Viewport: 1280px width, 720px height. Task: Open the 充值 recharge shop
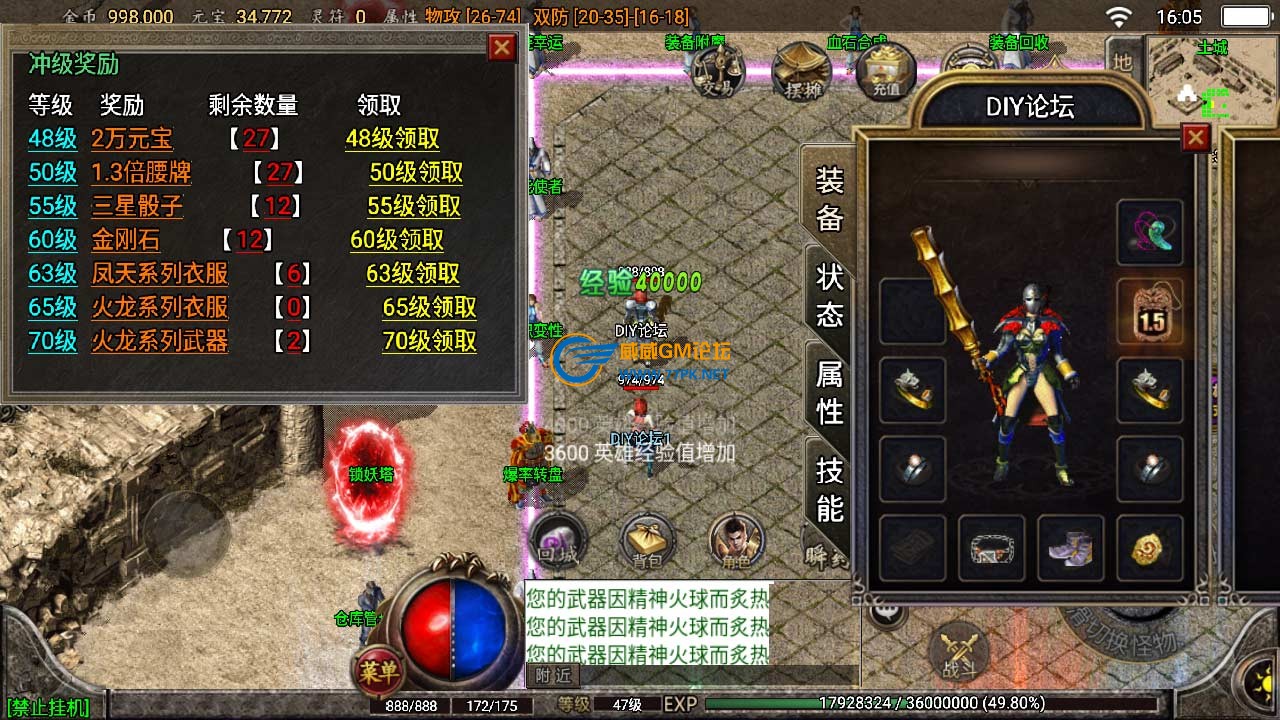tap(886, 70)
